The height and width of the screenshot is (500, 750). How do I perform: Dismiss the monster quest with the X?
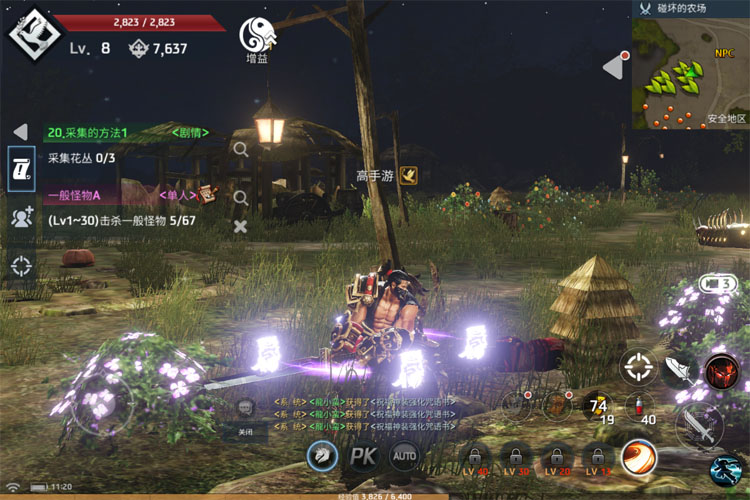(x=240, y=226)
